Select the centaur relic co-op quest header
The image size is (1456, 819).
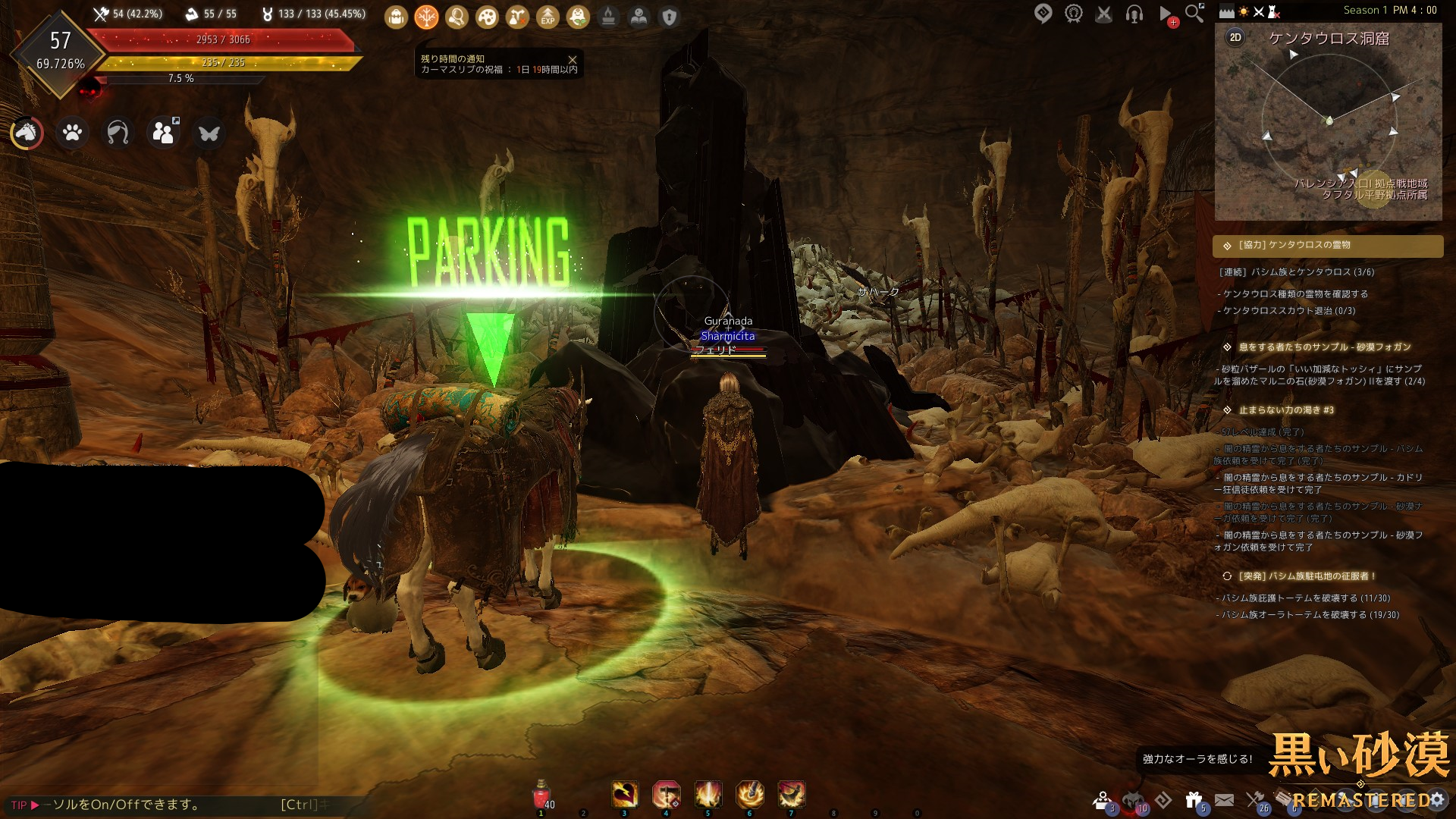pyautogui.click(x=1328, y=246)
